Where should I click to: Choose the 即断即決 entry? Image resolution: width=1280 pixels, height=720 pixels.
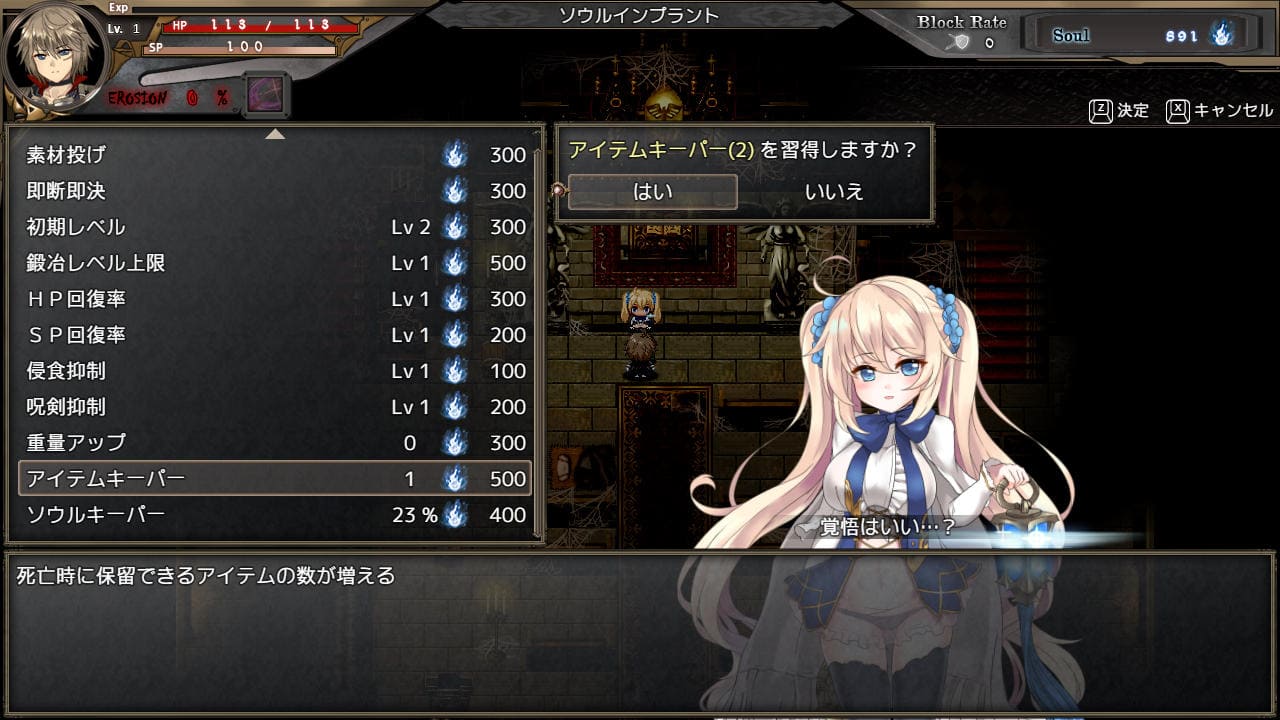[x=275, y=191]
